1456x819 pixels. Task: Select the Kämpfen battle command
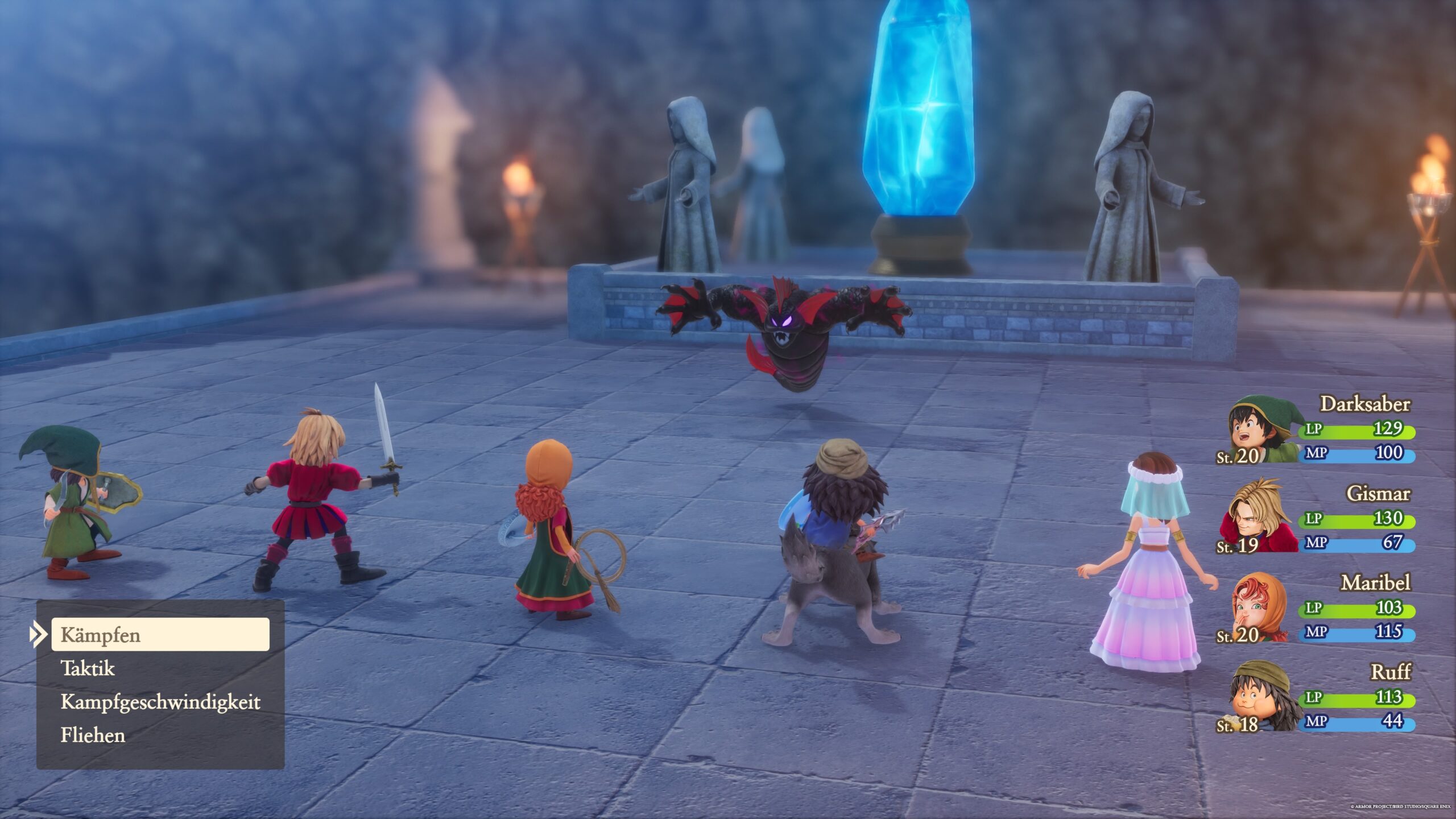[160, 635]
